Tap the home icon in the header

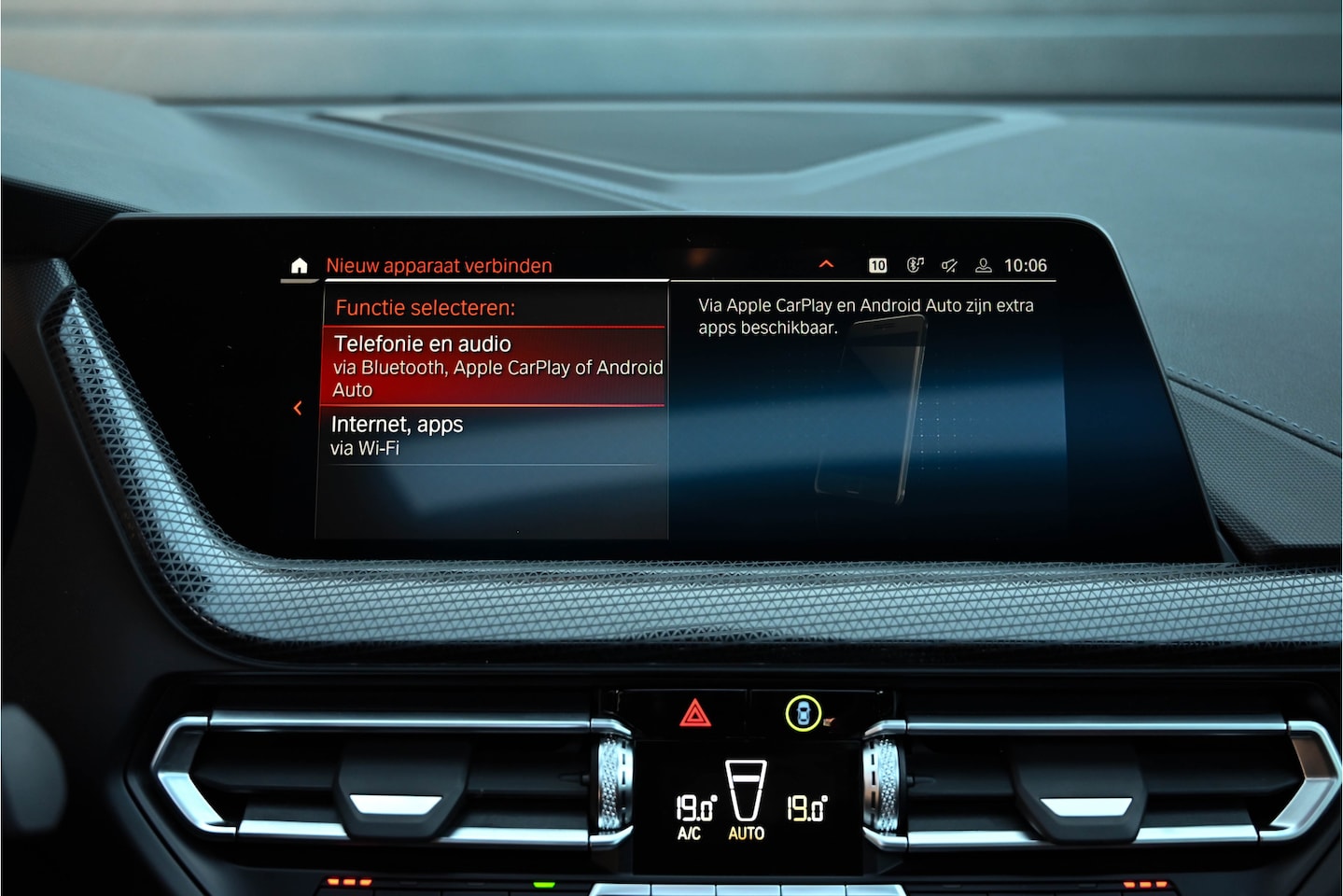(299, 266)
